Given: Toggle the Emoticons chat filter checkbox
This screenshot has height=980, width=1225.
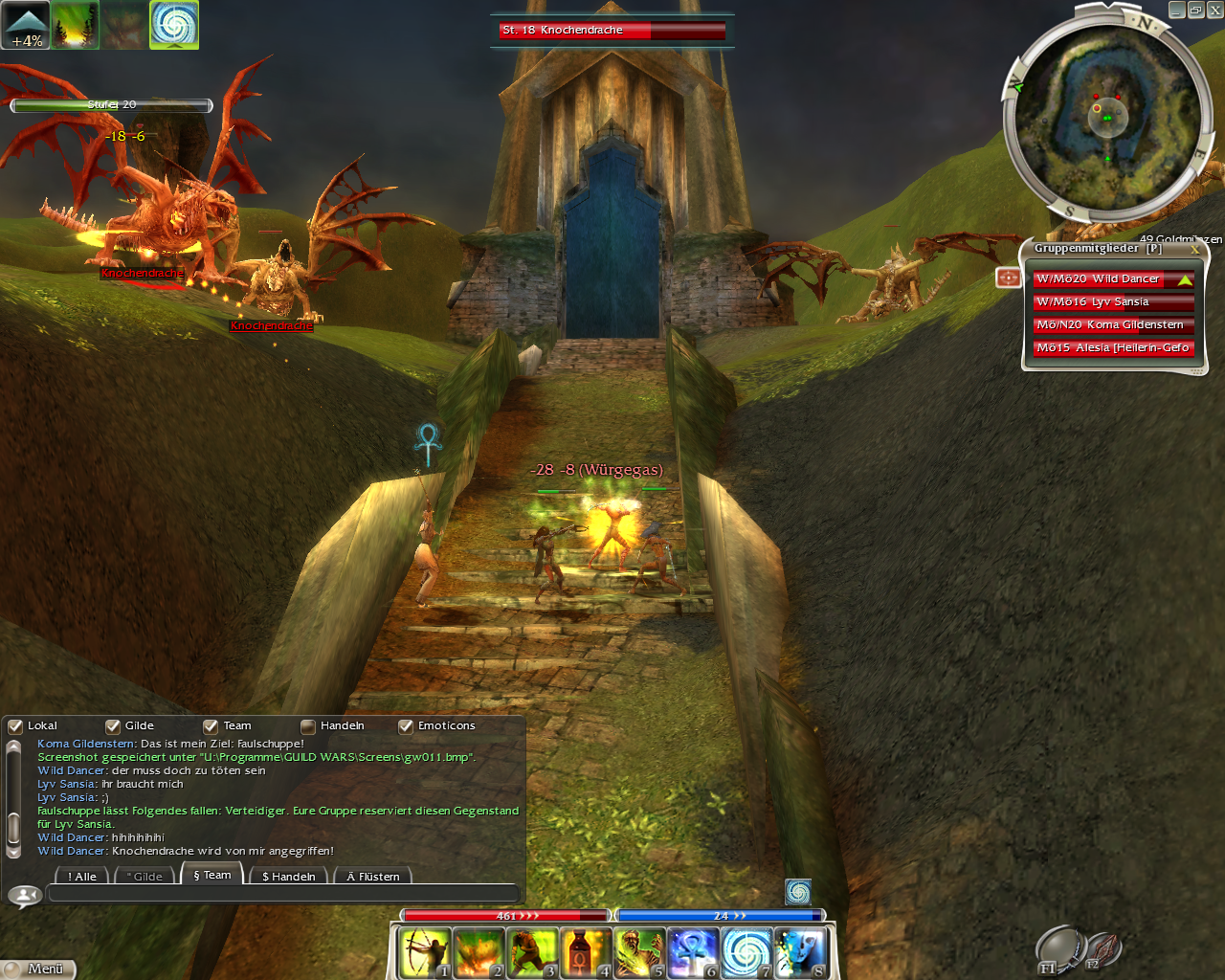Looking at the screenshot, I should pos(406,726).
